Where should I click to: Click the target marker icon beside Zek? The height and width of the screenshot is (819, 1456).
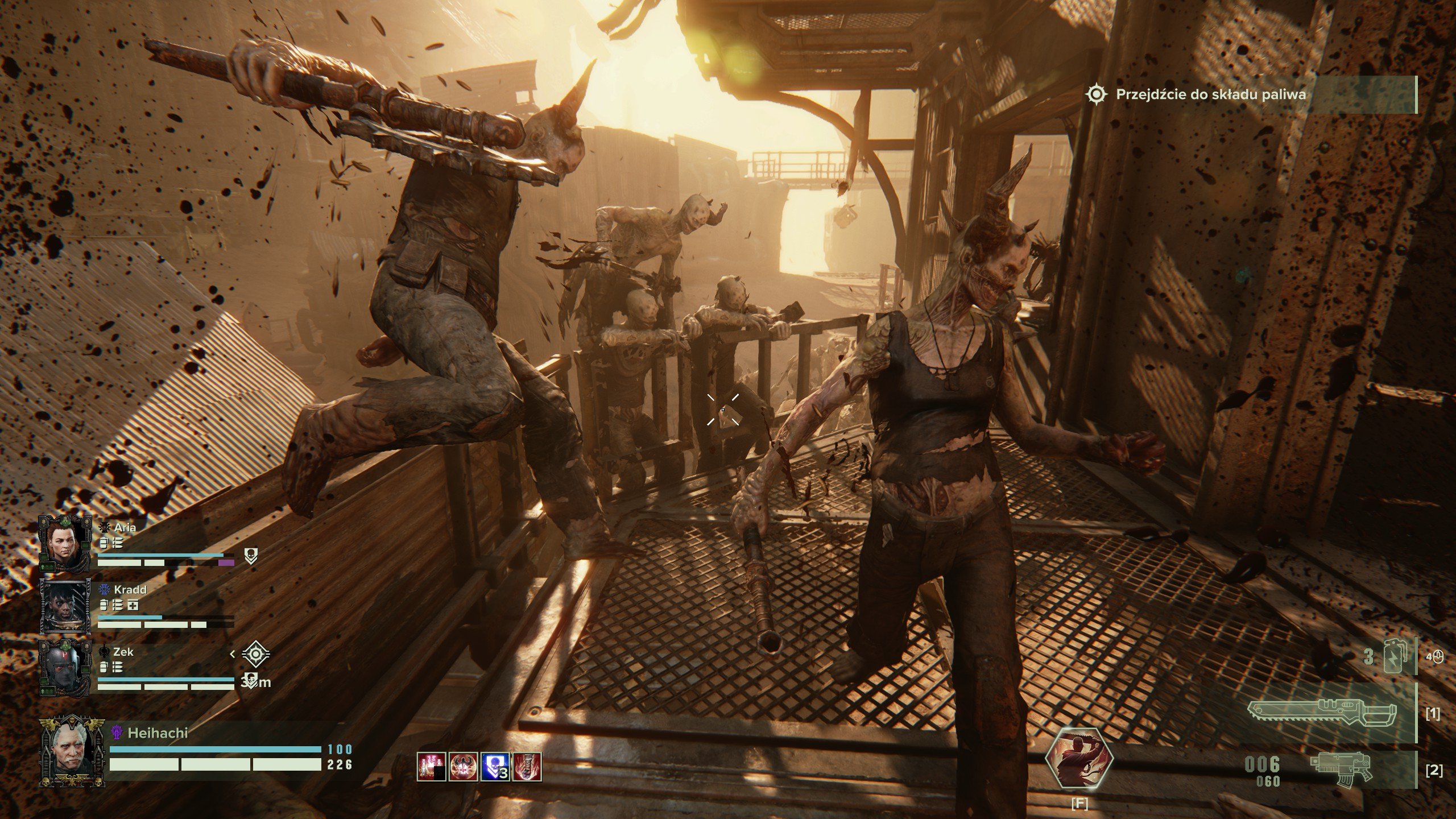pyautogui.click(x=256, y=654)
